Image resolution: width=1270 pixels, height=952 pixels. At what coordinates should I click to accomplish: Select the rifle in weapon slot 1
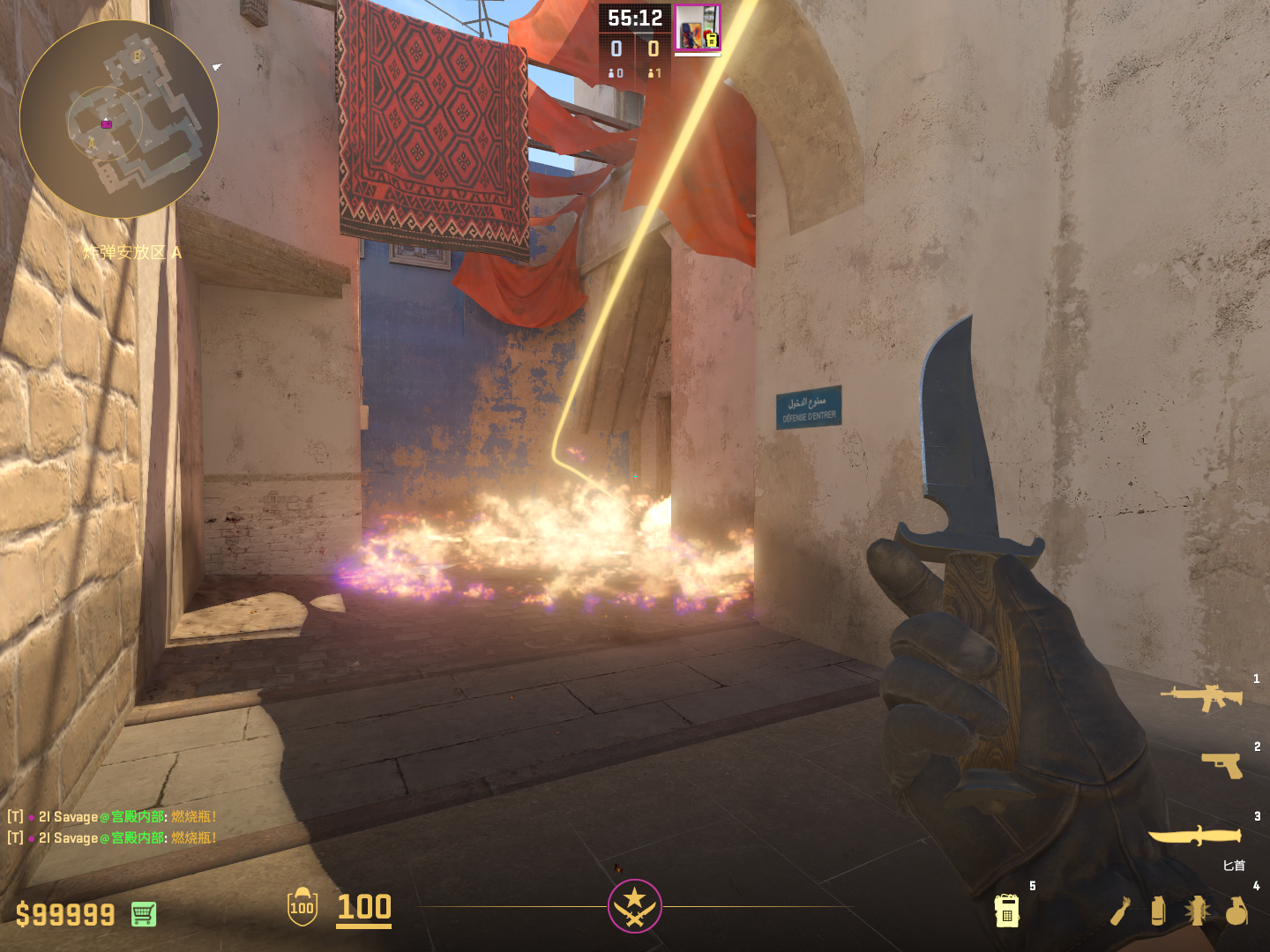[x=1202, y=697]
